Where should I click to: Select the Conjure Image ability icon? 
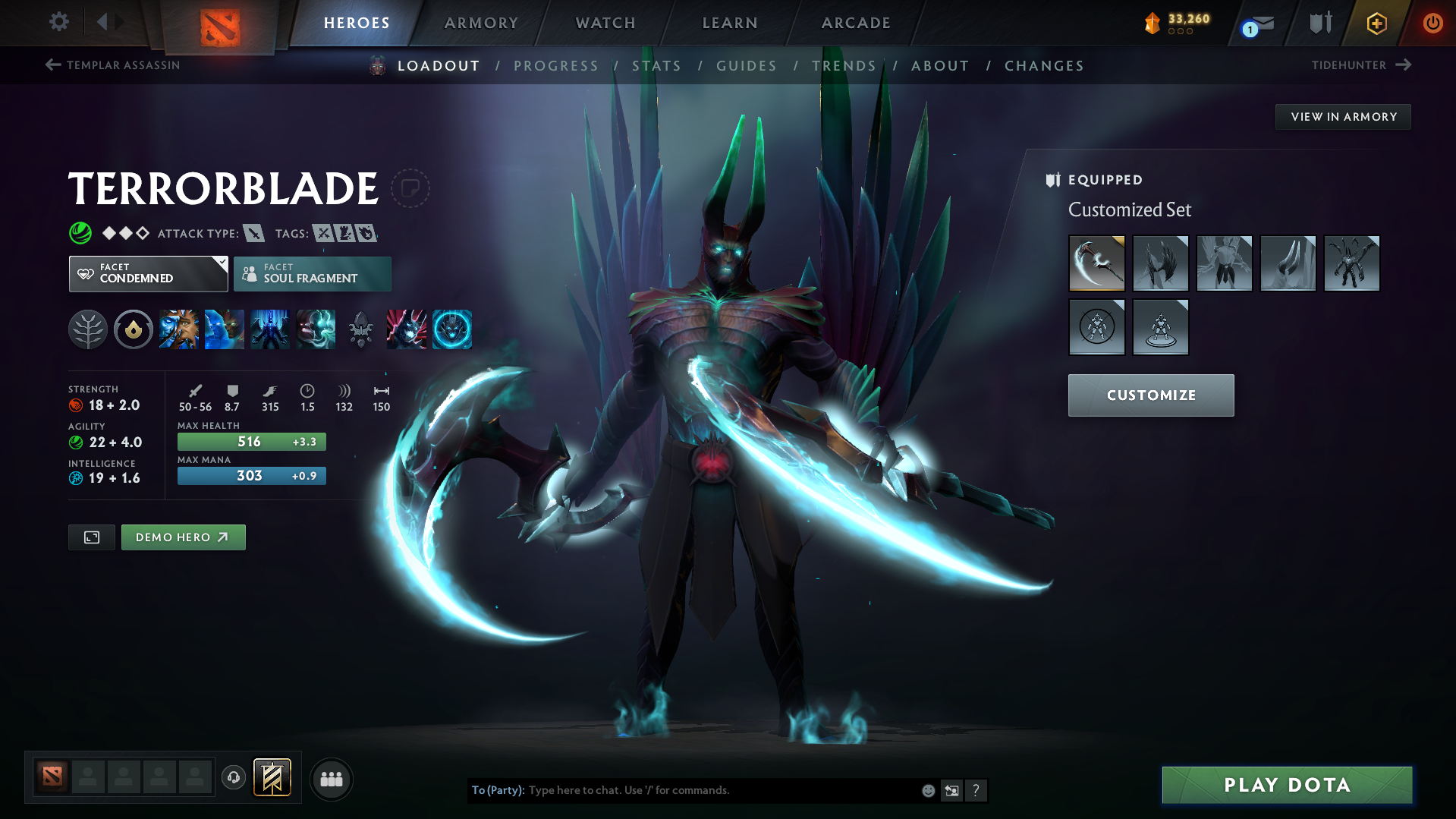tap(225, 329)
